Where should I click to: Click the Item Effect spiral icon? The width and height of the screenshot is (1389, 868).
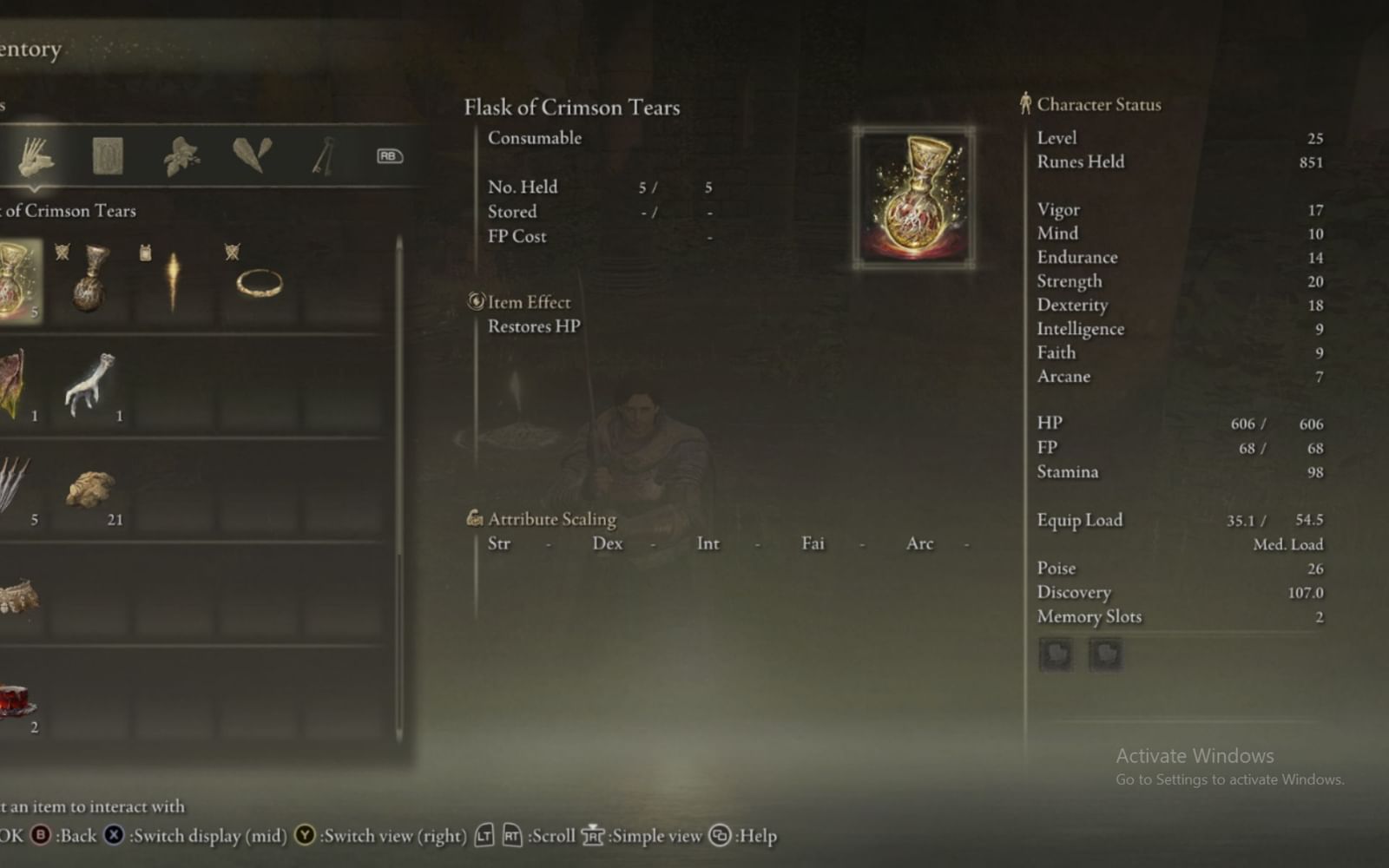(476, 301)
